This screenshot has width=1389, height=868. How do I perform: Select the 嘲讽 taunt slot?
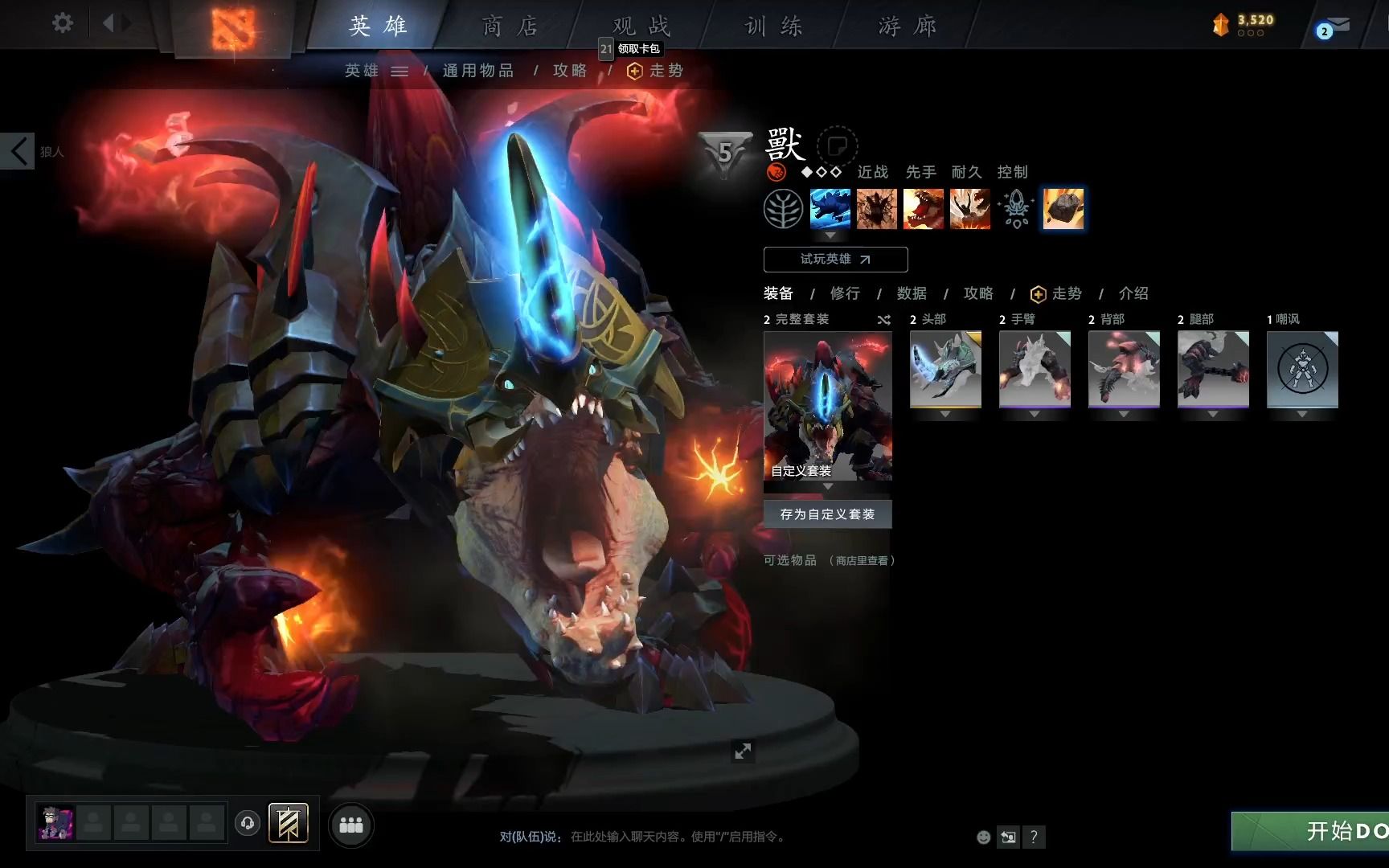point(1302,369)
